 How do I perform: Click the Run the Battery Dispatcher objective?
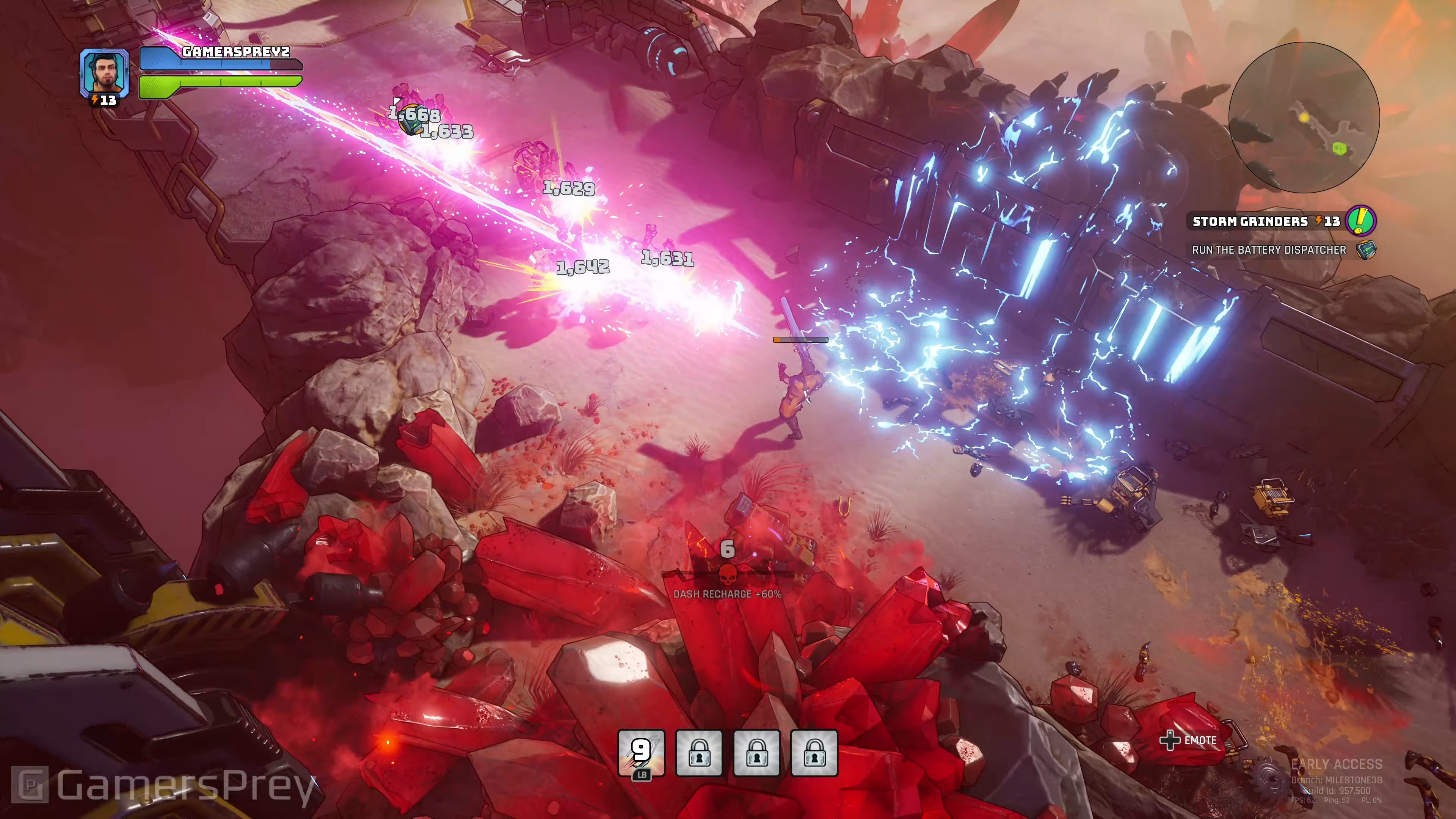coord(1269,250)
